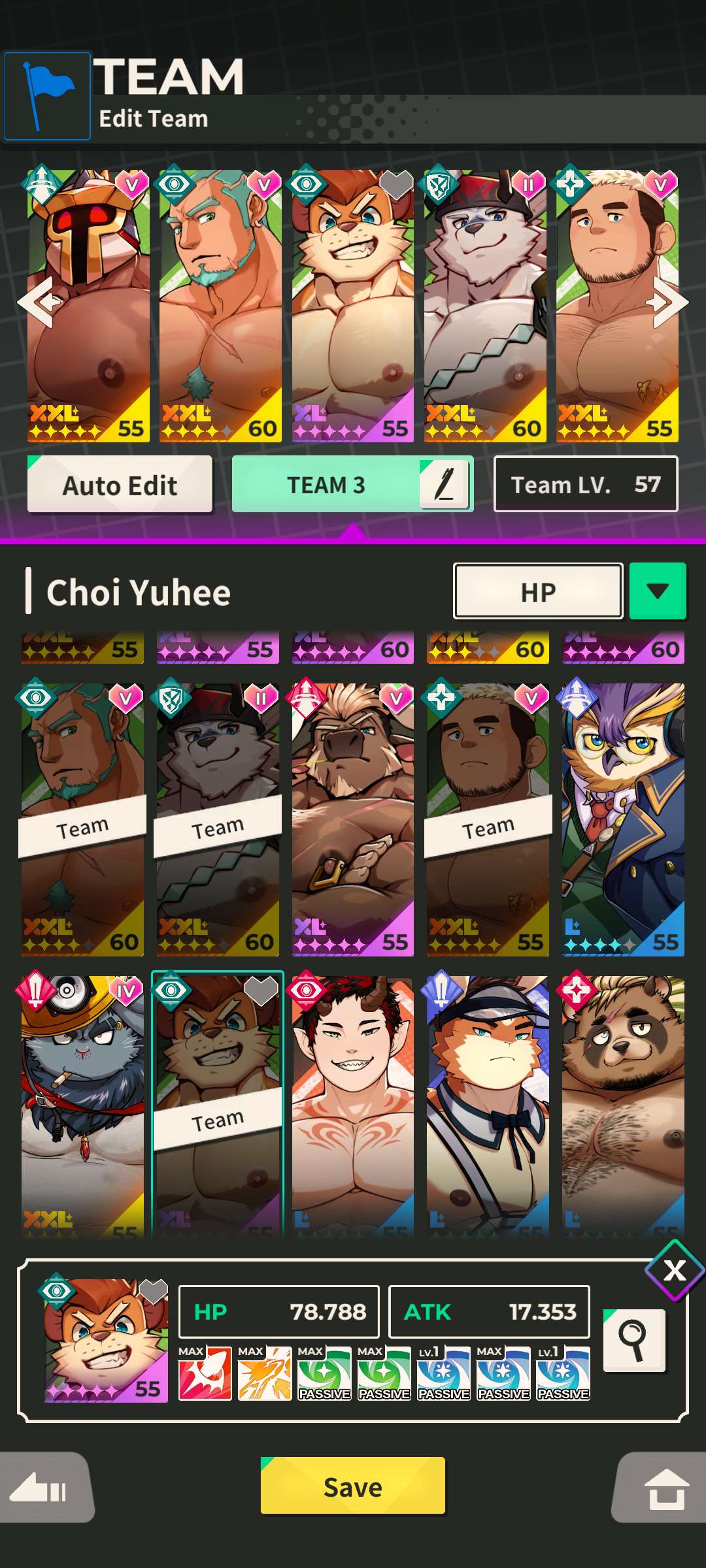Viewport: 706px width, 1568px height.
Task: Go back using the bottom-left arrow
Action: (x=44, y=1489)
